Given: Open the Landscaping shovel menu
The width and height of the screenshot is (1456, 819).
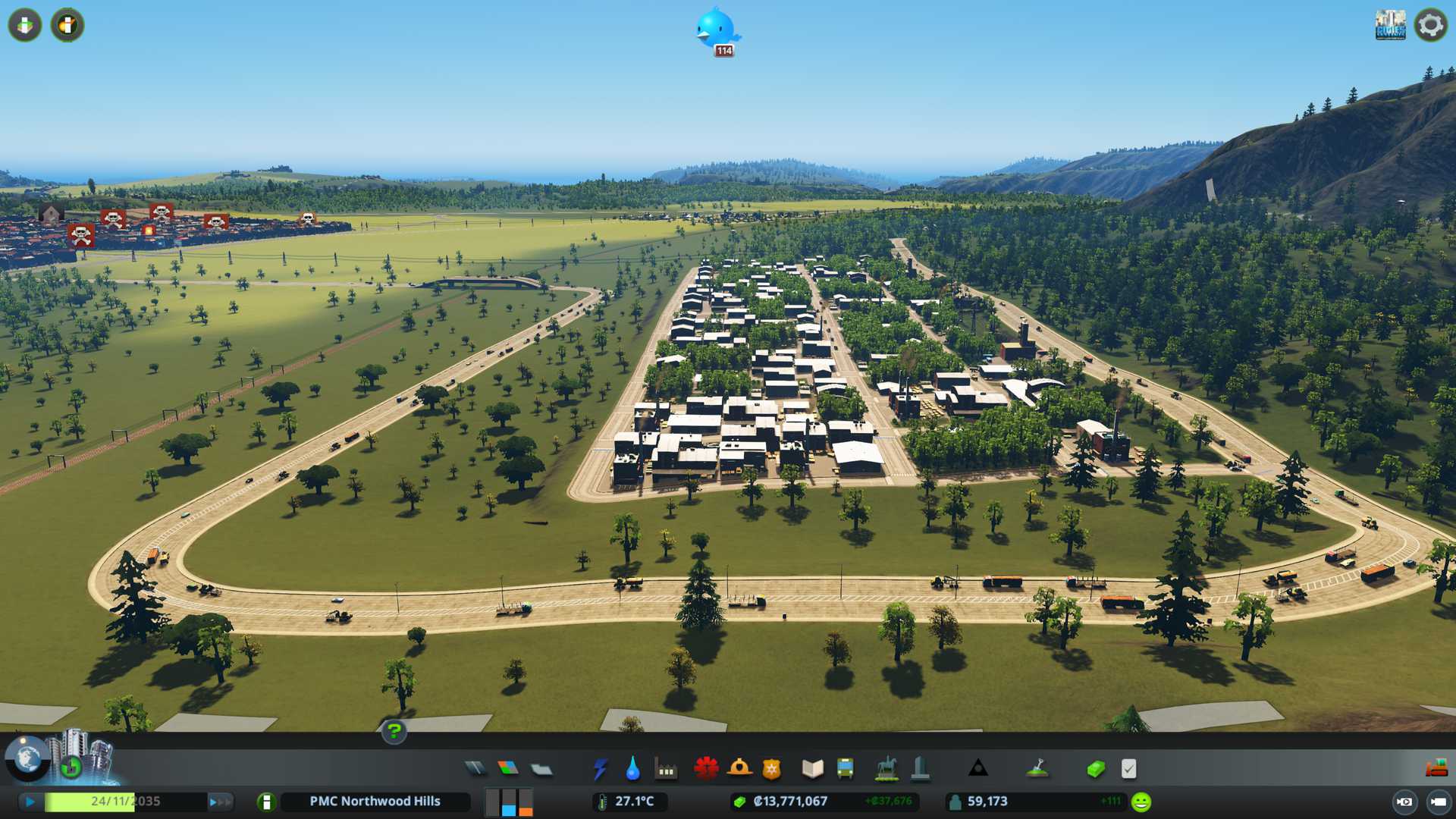Looking at the screenshot, I should (x=1037, y=769).
